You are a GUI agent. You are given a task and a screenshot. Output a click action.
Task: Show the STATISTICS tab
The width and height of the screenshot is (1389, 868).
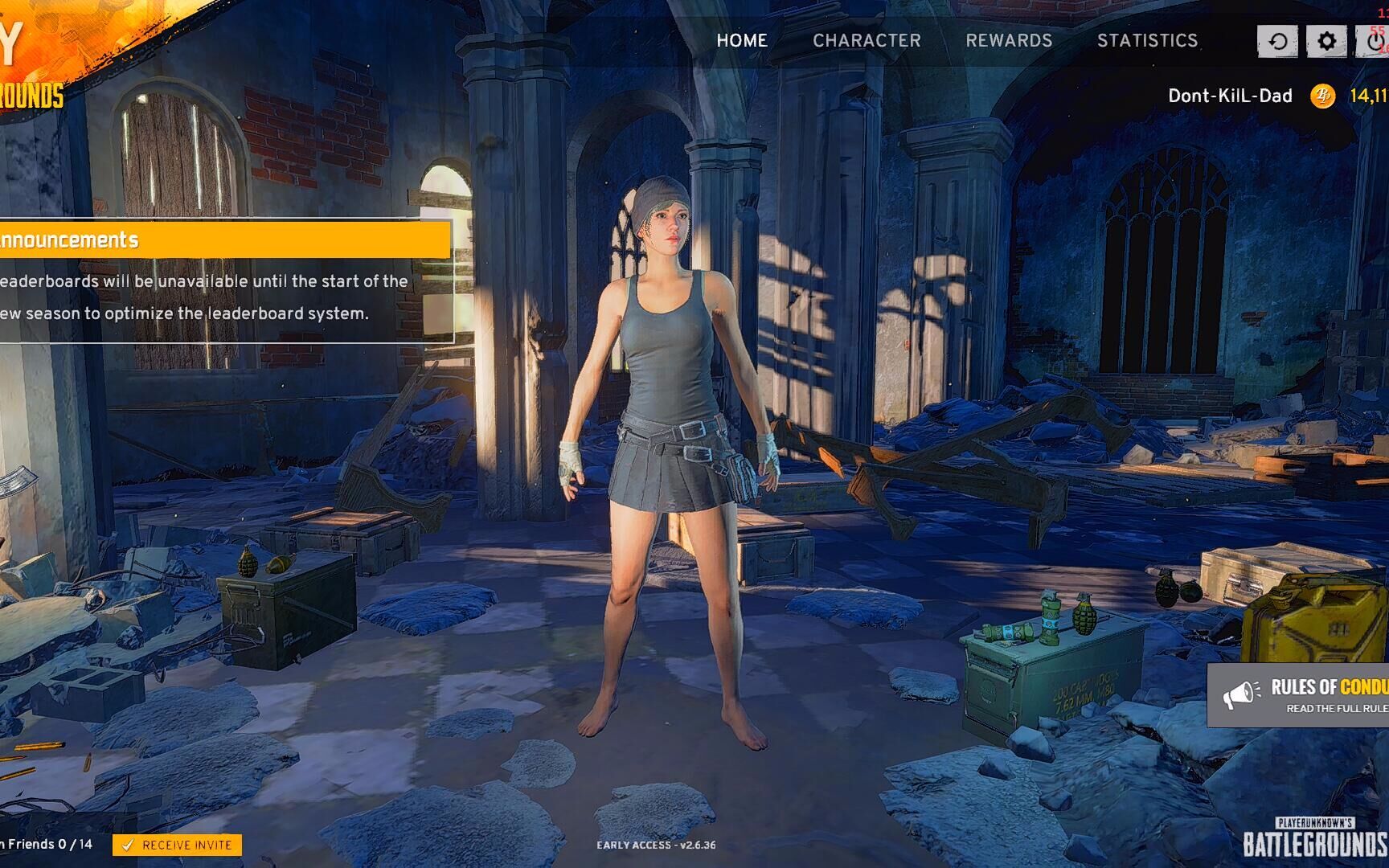(1147, 40)
